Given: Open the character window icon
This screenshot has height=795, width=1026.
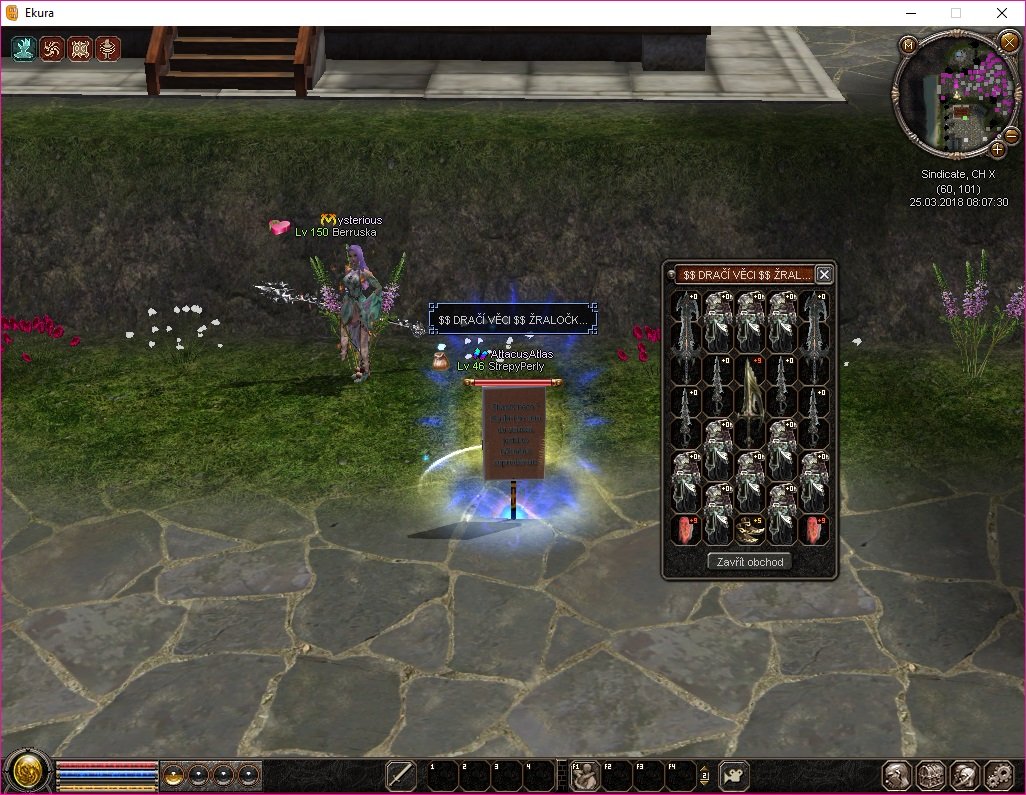Looking at the screenshot, I should tap(898, 775).
